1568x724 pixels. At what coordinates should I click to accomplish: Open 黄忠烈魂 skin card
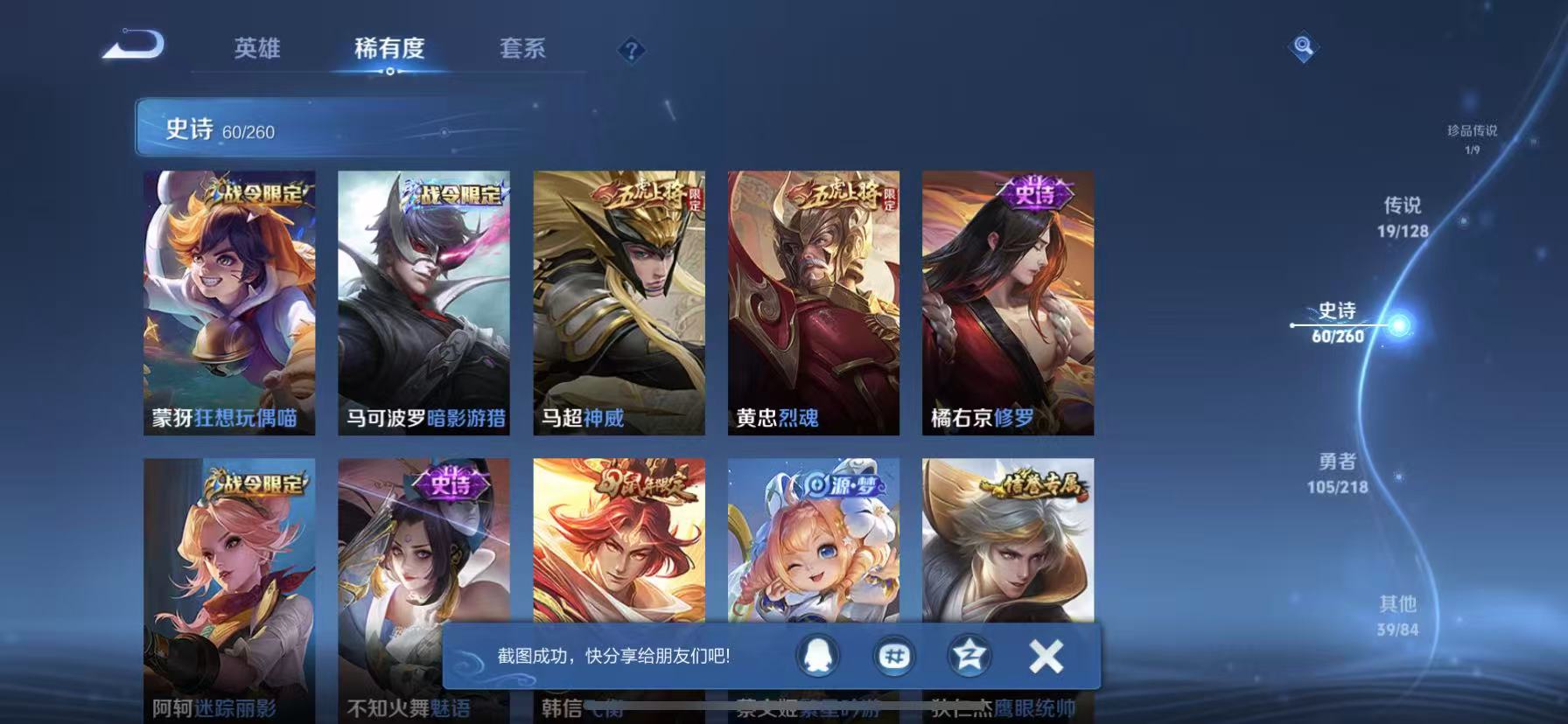coord(812,302)
